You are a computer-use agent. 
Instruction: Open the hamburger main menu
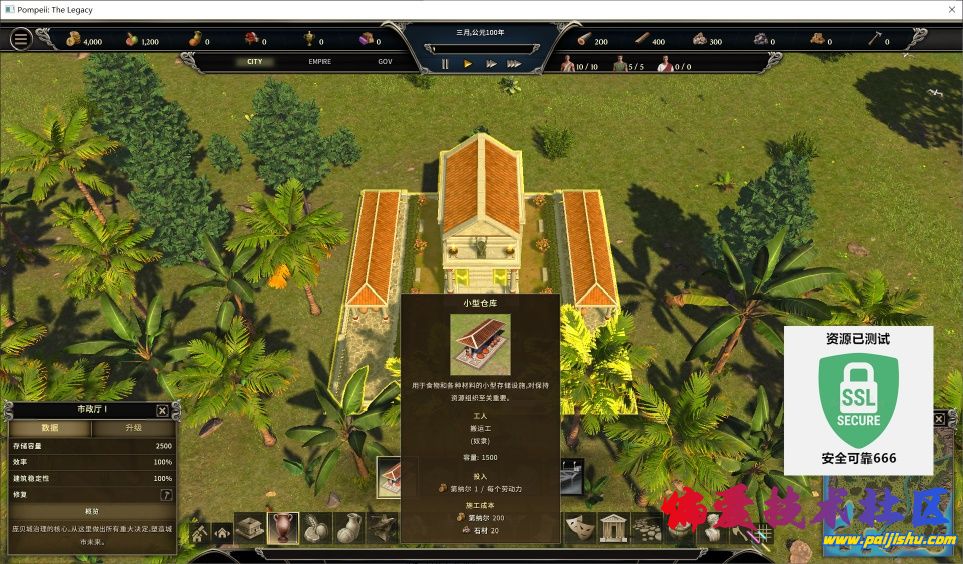21,39
